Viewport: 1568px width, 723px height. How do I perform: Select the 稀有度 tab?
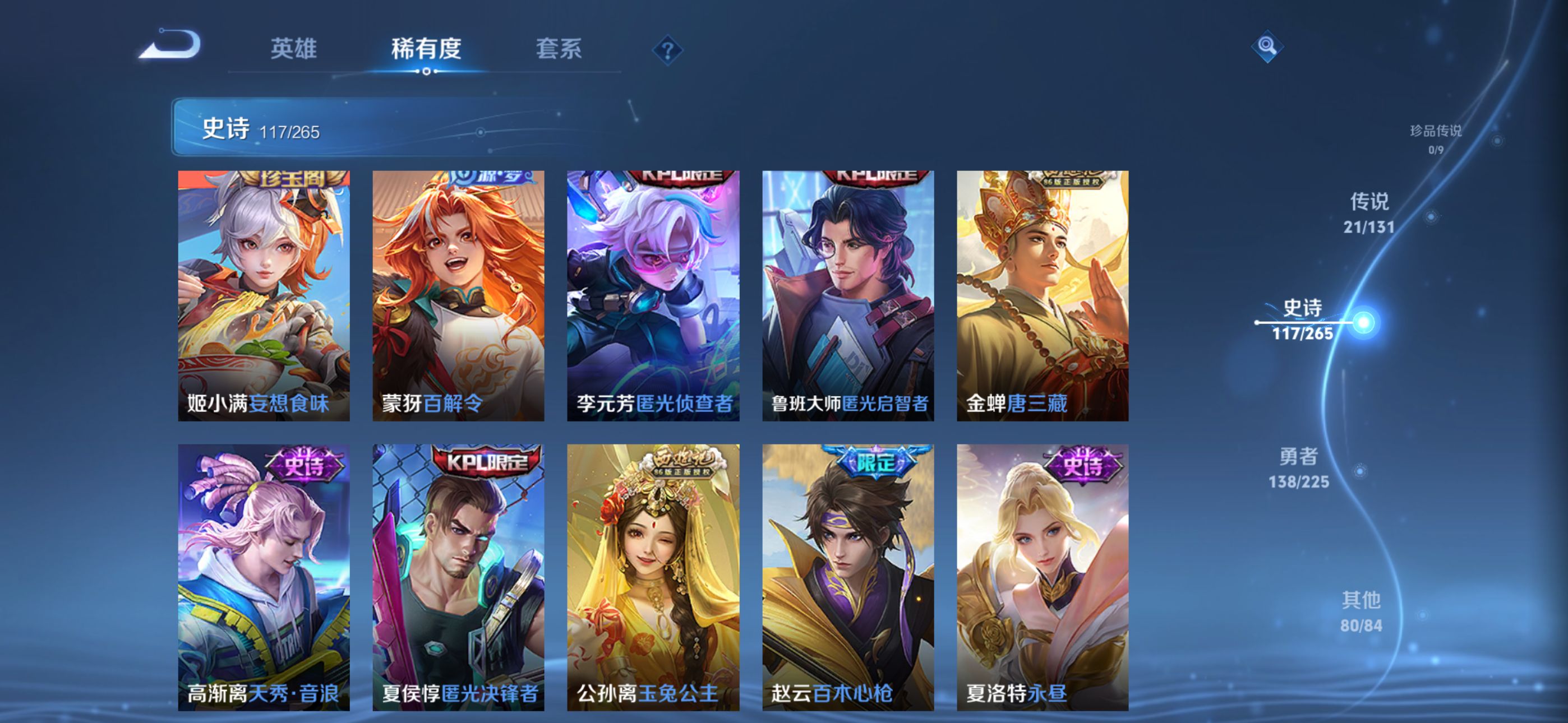pyautogui.click(x=426, y=49)
